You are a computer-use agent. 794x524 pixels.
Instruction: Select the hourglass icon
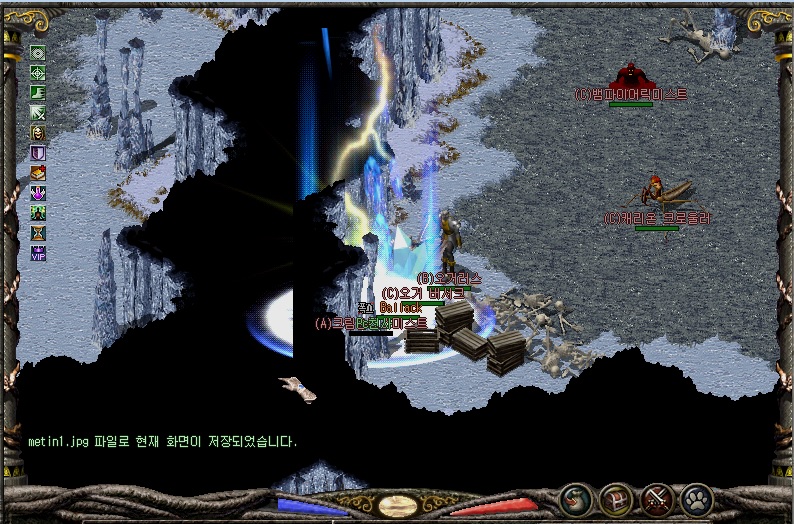pos(38,233)
